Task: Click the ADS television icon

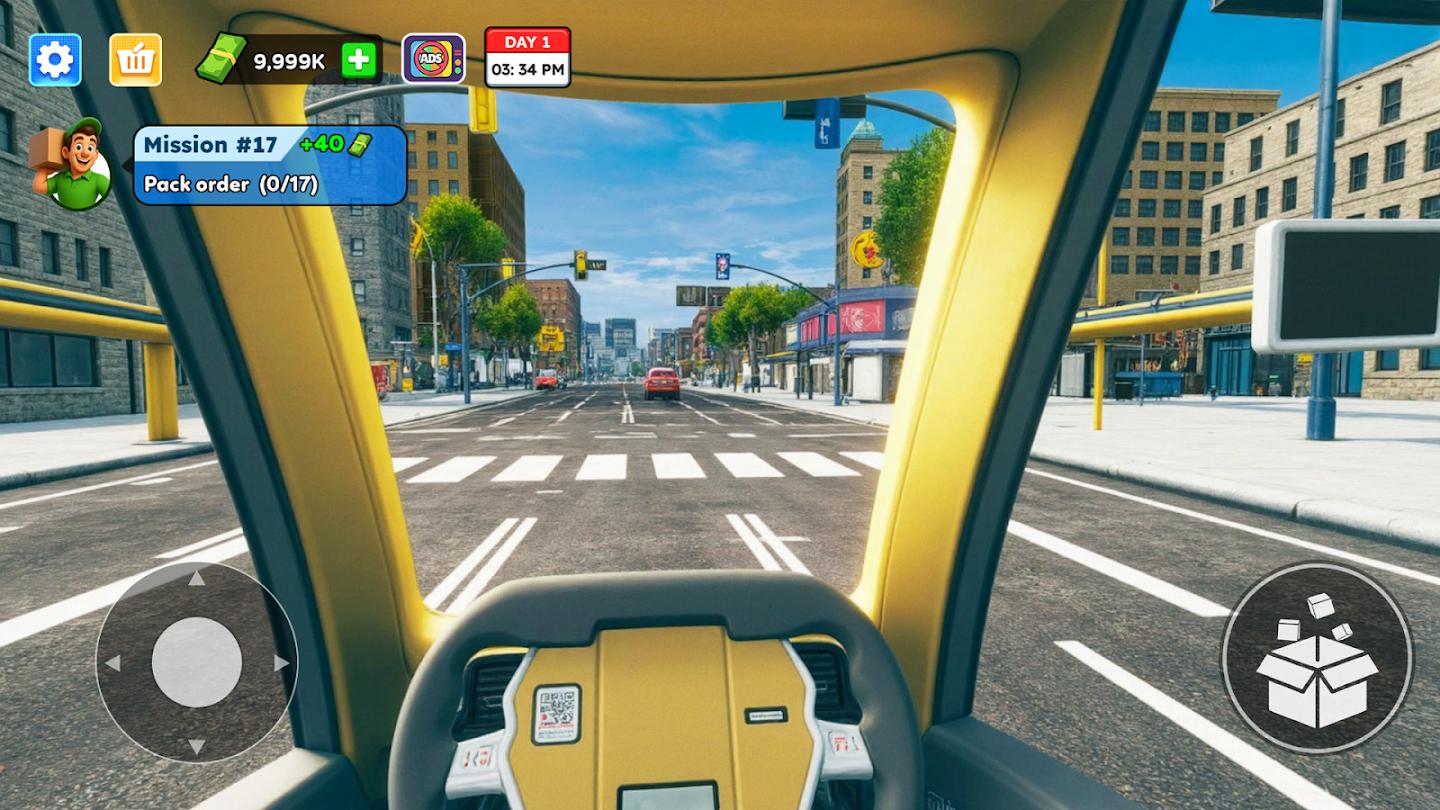Action: (432, 60)
